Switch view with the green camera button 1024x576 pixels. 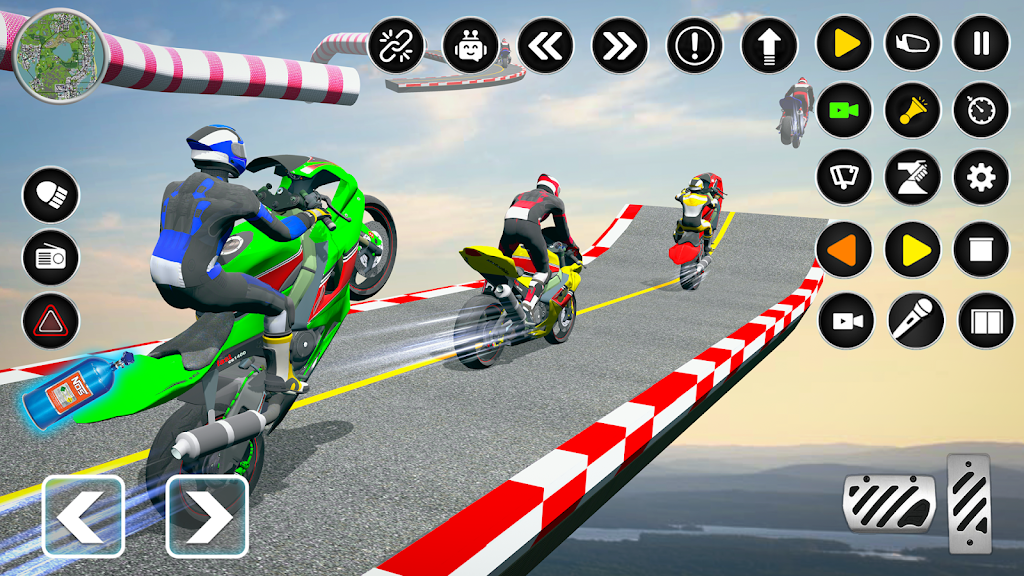[x=844, y=110]
